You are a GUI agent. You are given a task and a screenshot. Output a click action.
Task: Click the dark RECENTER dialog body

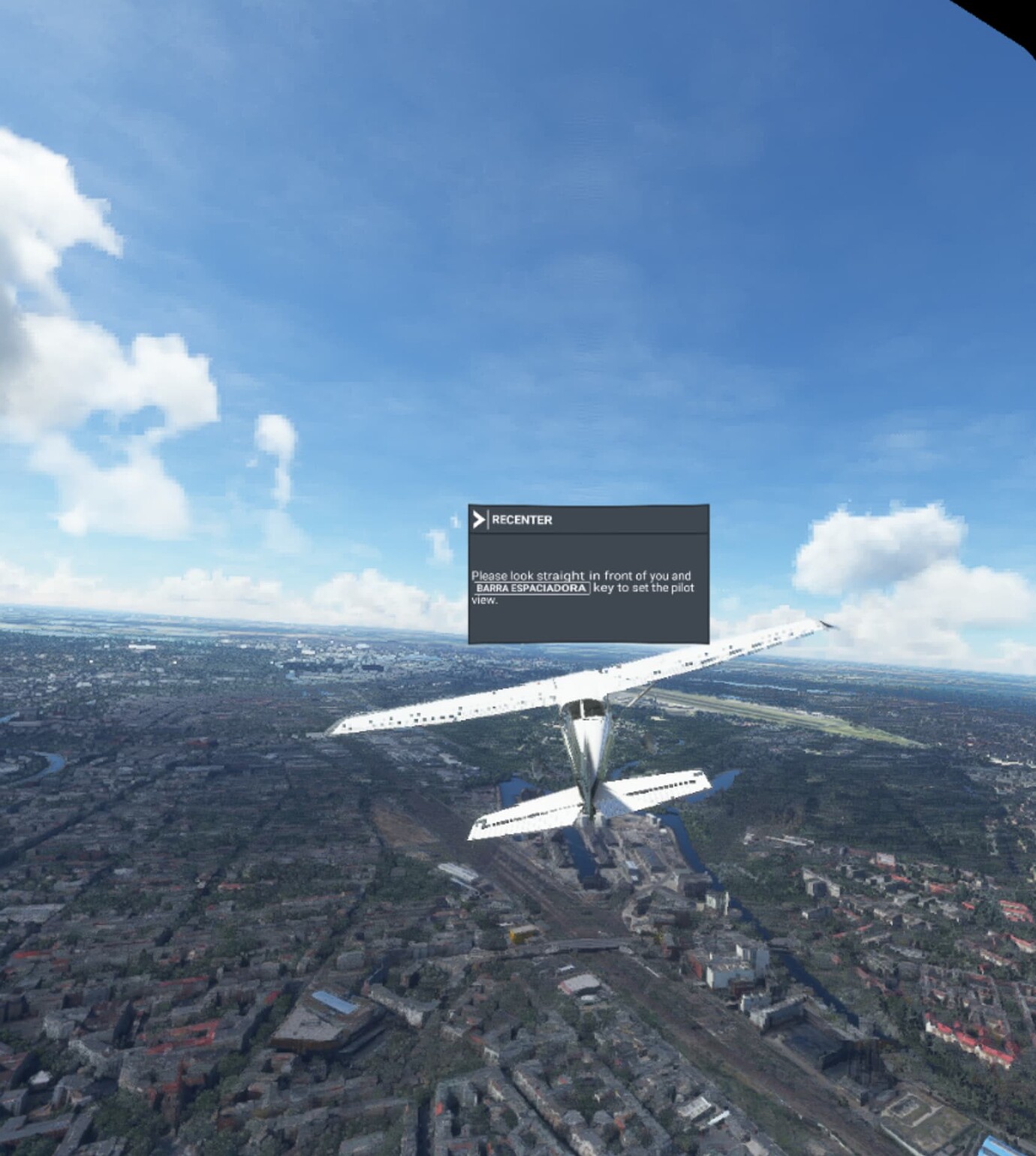[589, 623]
